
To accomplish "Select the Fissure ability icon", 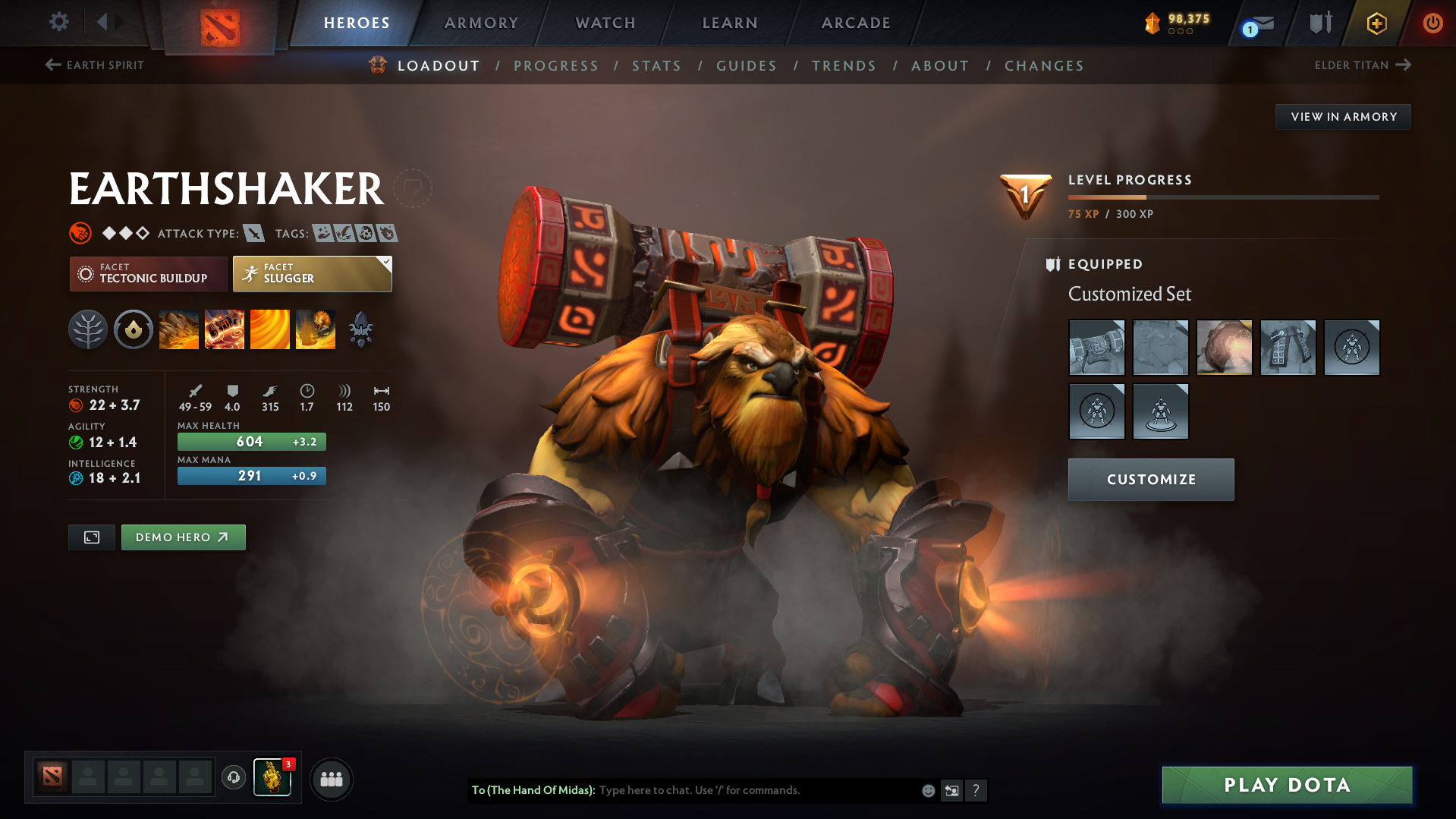I will tap(179, 329).
